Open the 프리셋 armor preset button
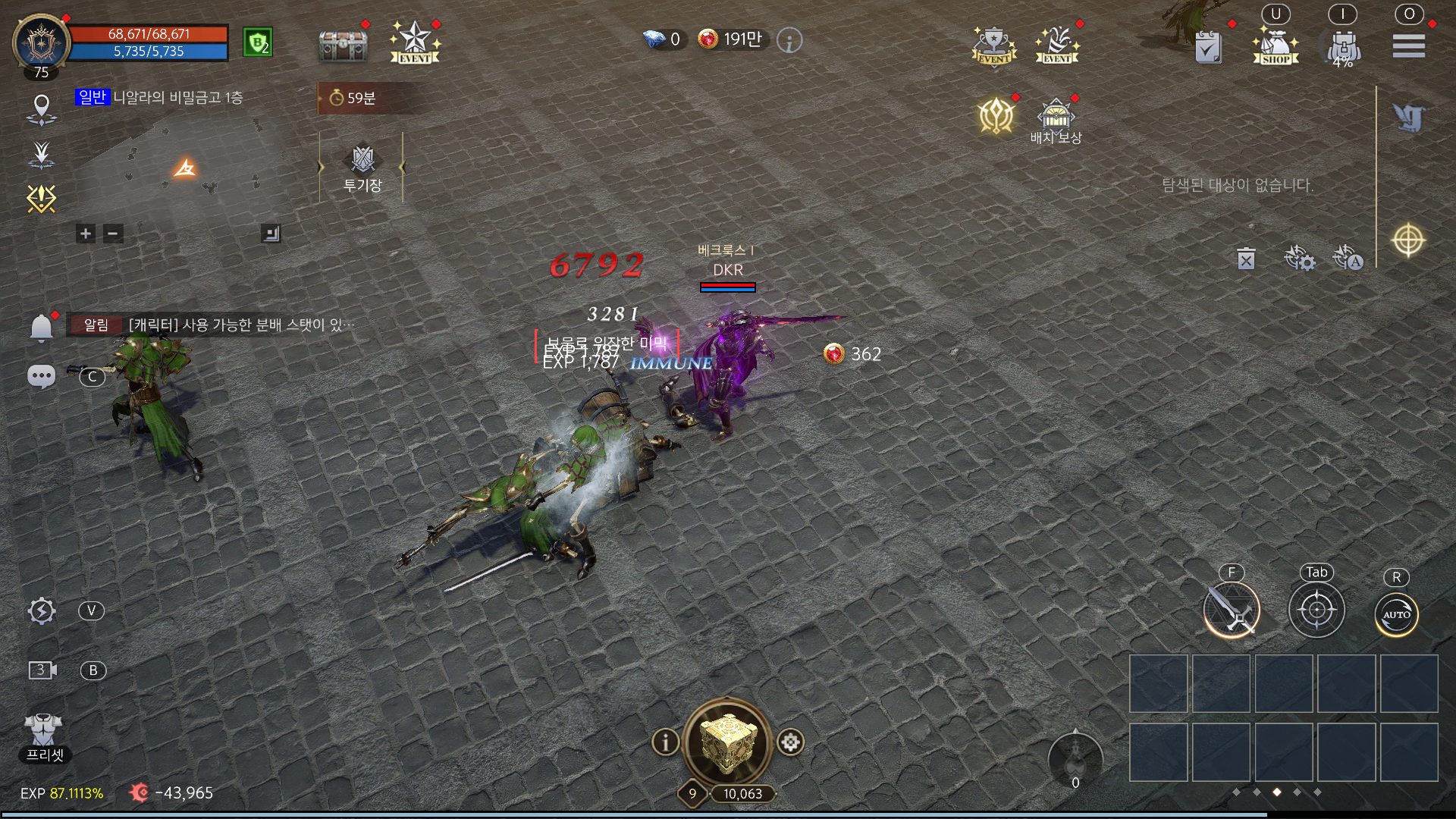Viewport: 1456px width, 819px height. click(x=44, y=736)
